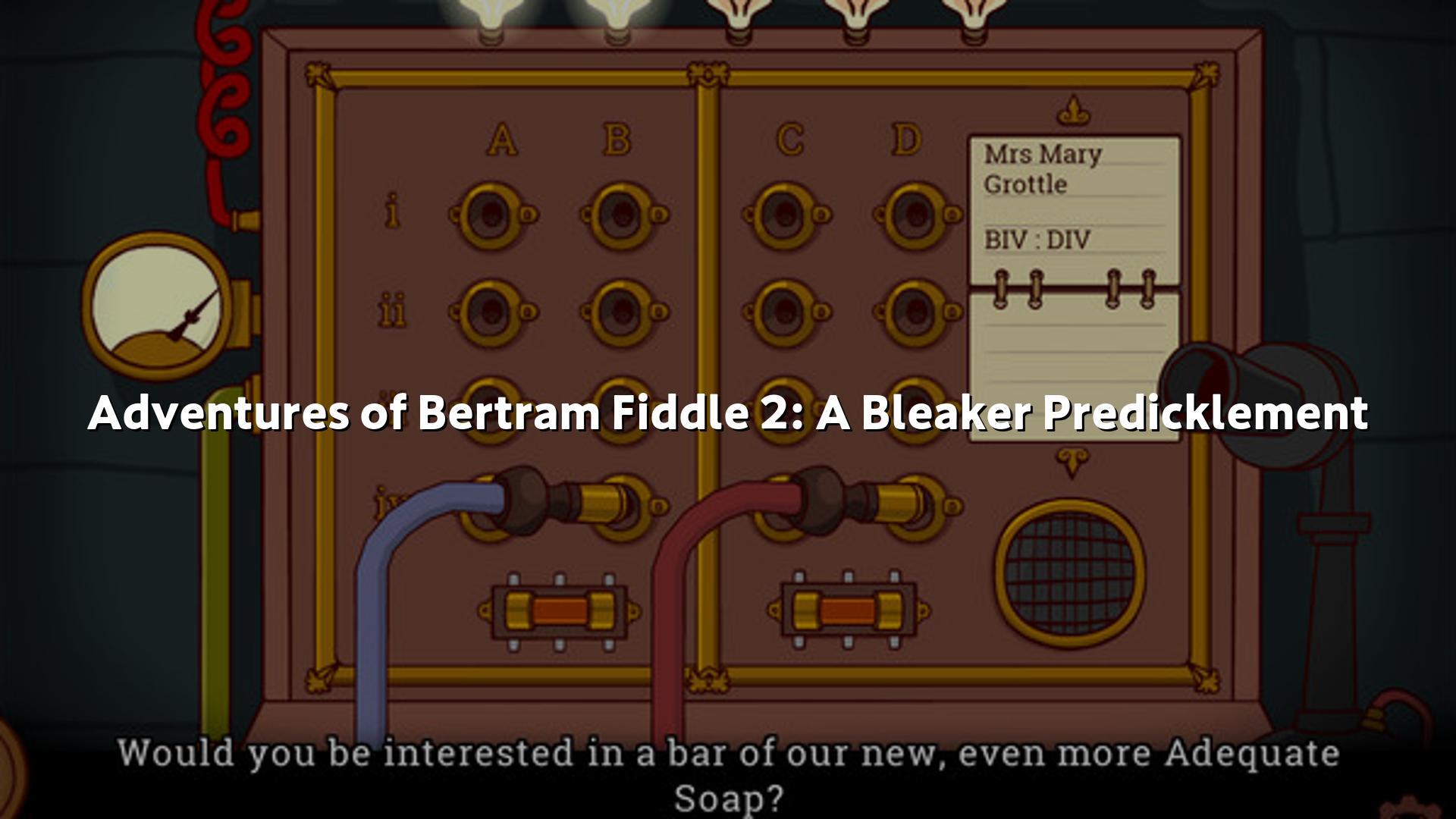1456x819 pixels.
Task: Select socket B in row i
Action: [x=624, y=215]
